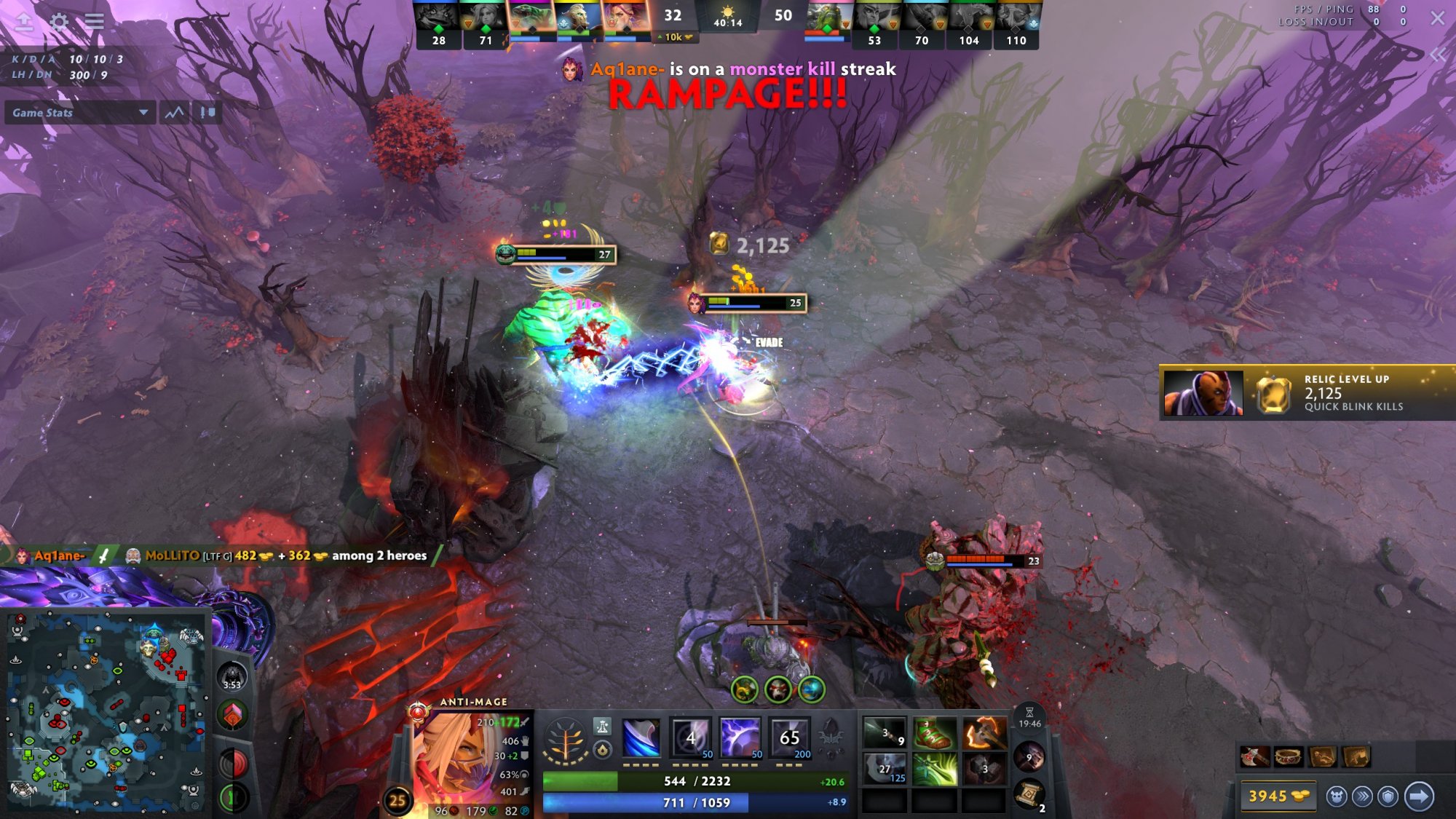Click the courier deliver arrow button
Viewport: 1456px width, 819px height.
pyautogui.click(x=1418, y=796)
